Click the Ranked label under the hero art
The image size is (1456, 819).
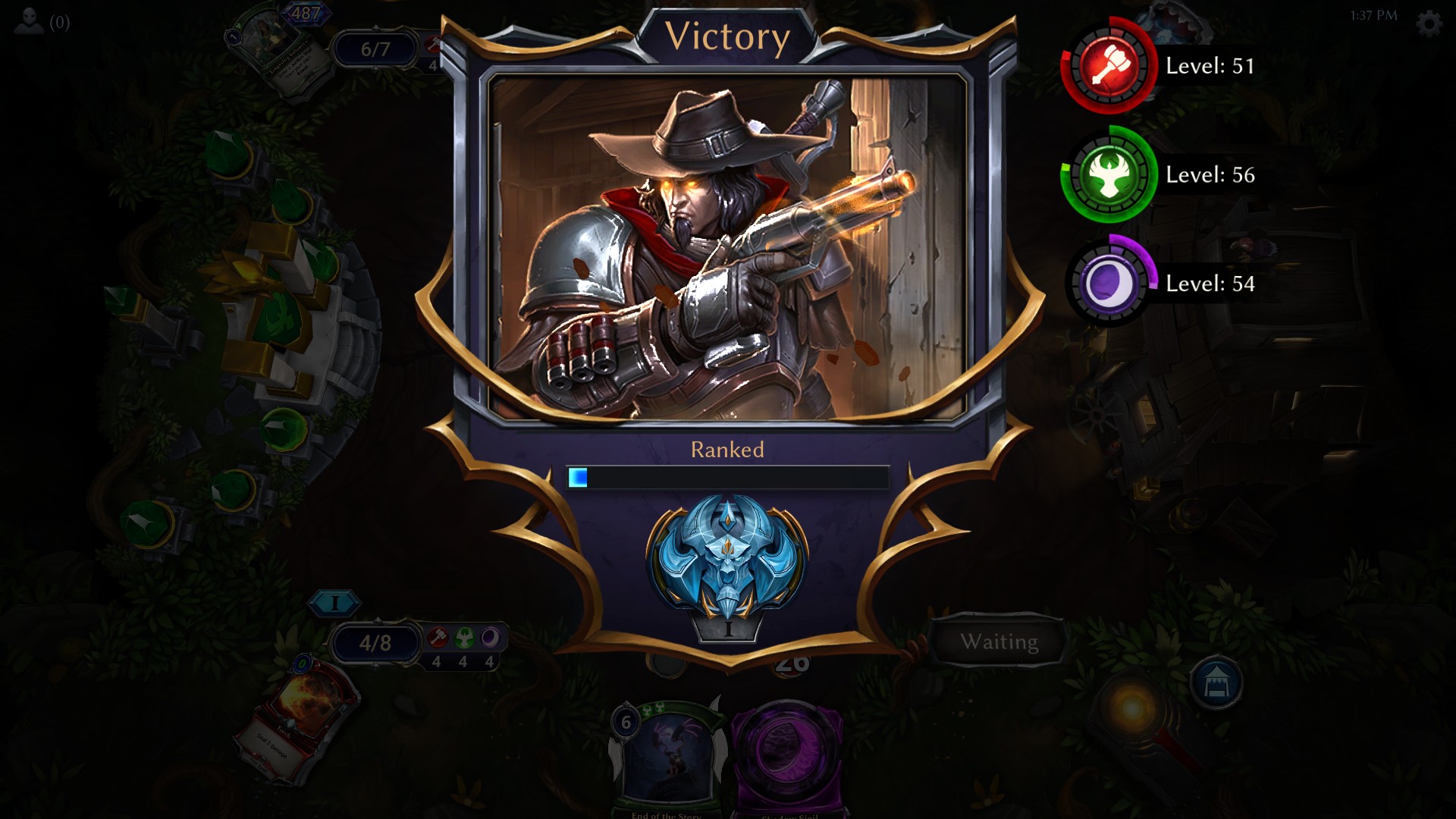point(726,449)
